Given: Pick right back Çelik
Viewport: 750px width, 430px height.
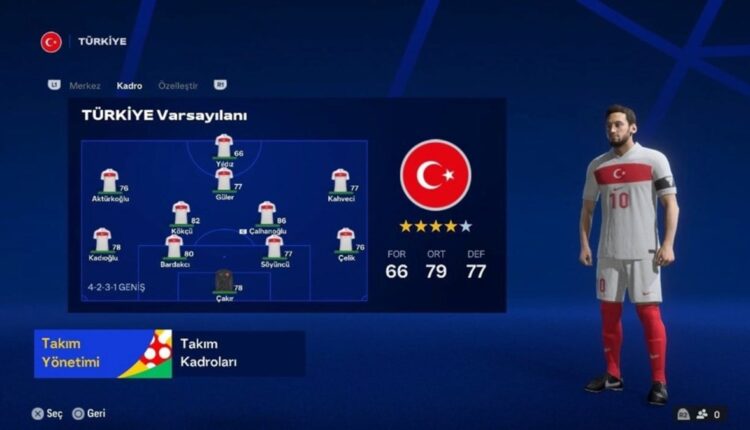Looking at the screenshot, I should coord(346,241).
